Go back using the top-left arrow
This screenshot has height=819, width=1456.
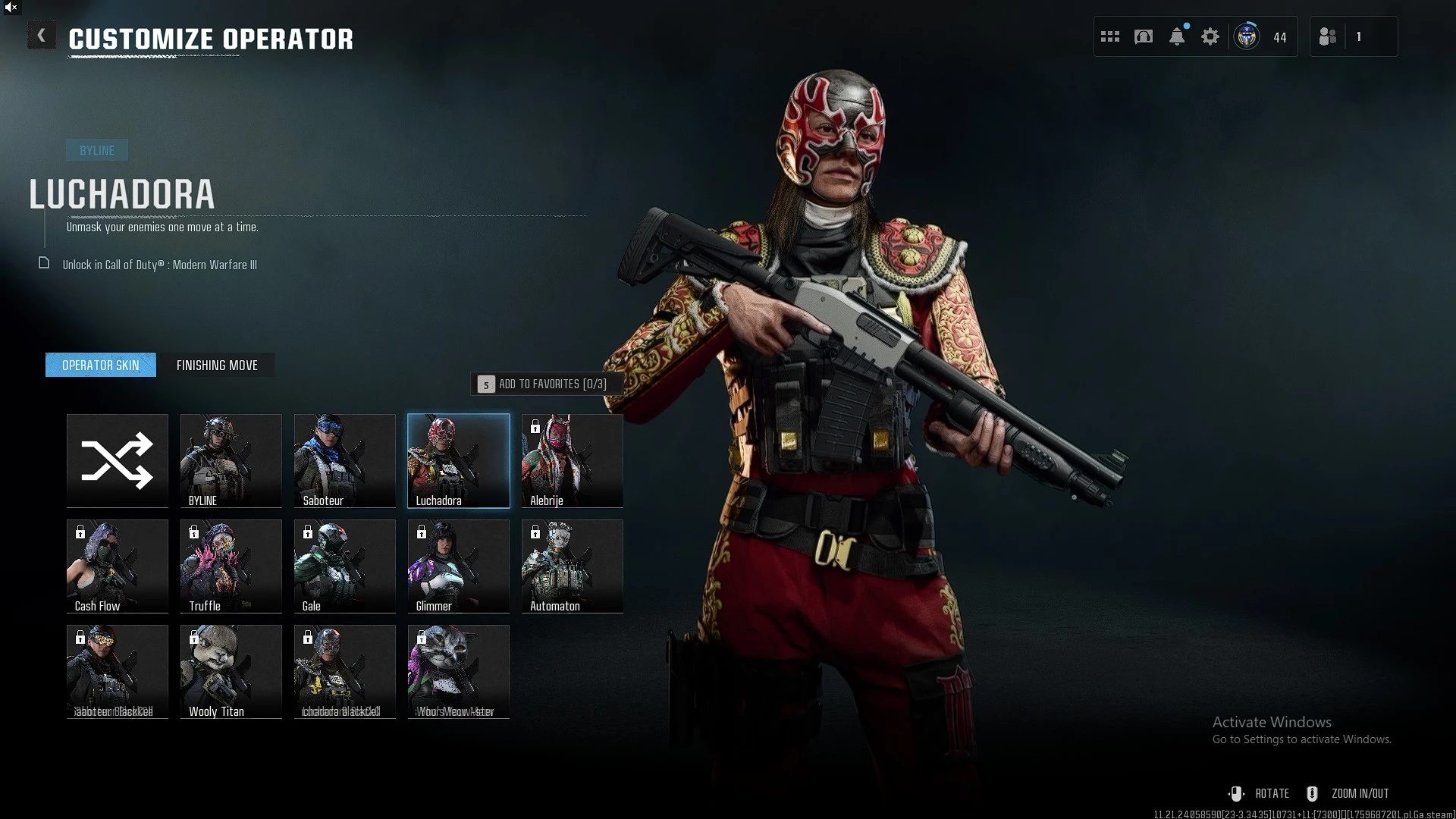tap(42, 36)
